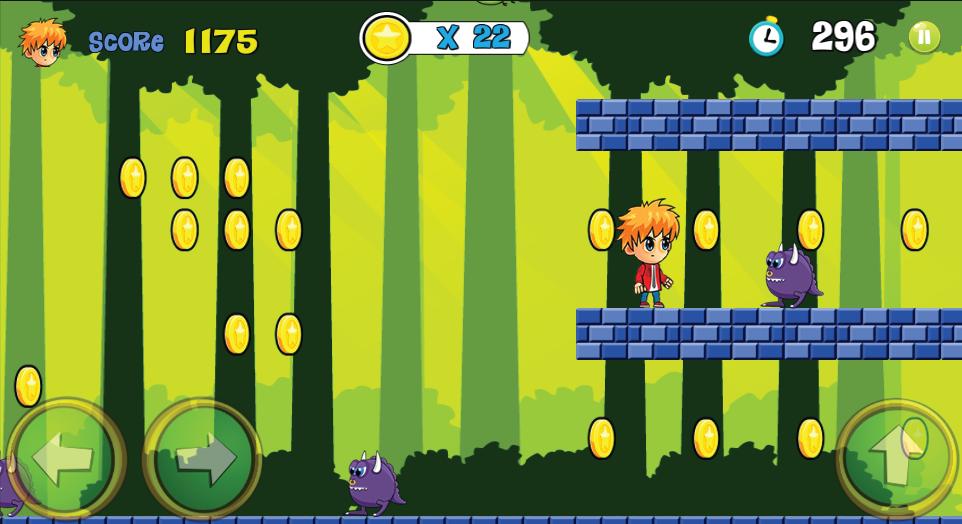Tap the right arrow move button
Viewport: 962px width, 524px height.
tap(203, 459)
